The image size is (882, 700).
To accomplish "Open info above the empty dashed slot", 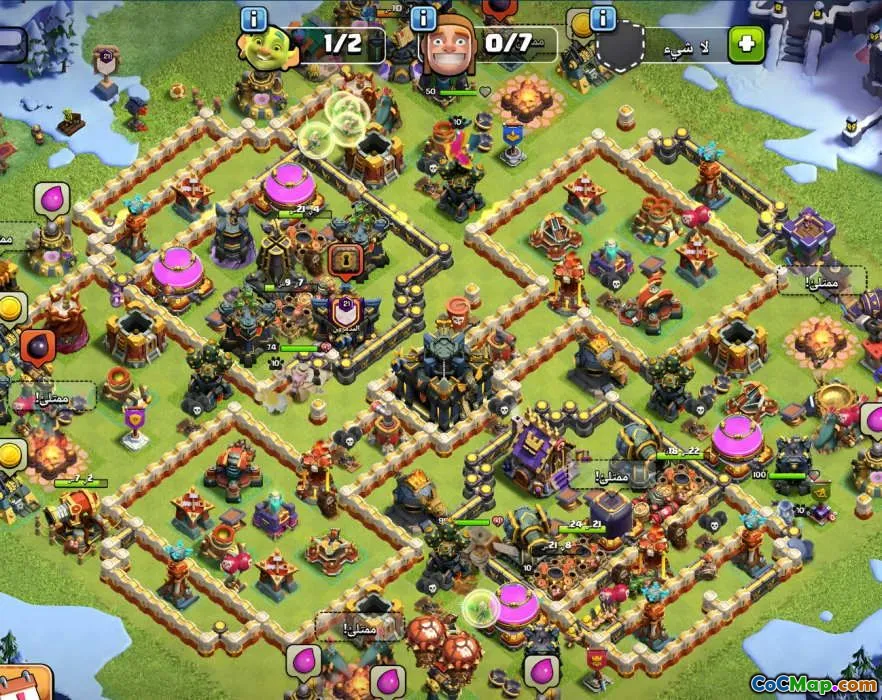I will click(x=602, y=18).
